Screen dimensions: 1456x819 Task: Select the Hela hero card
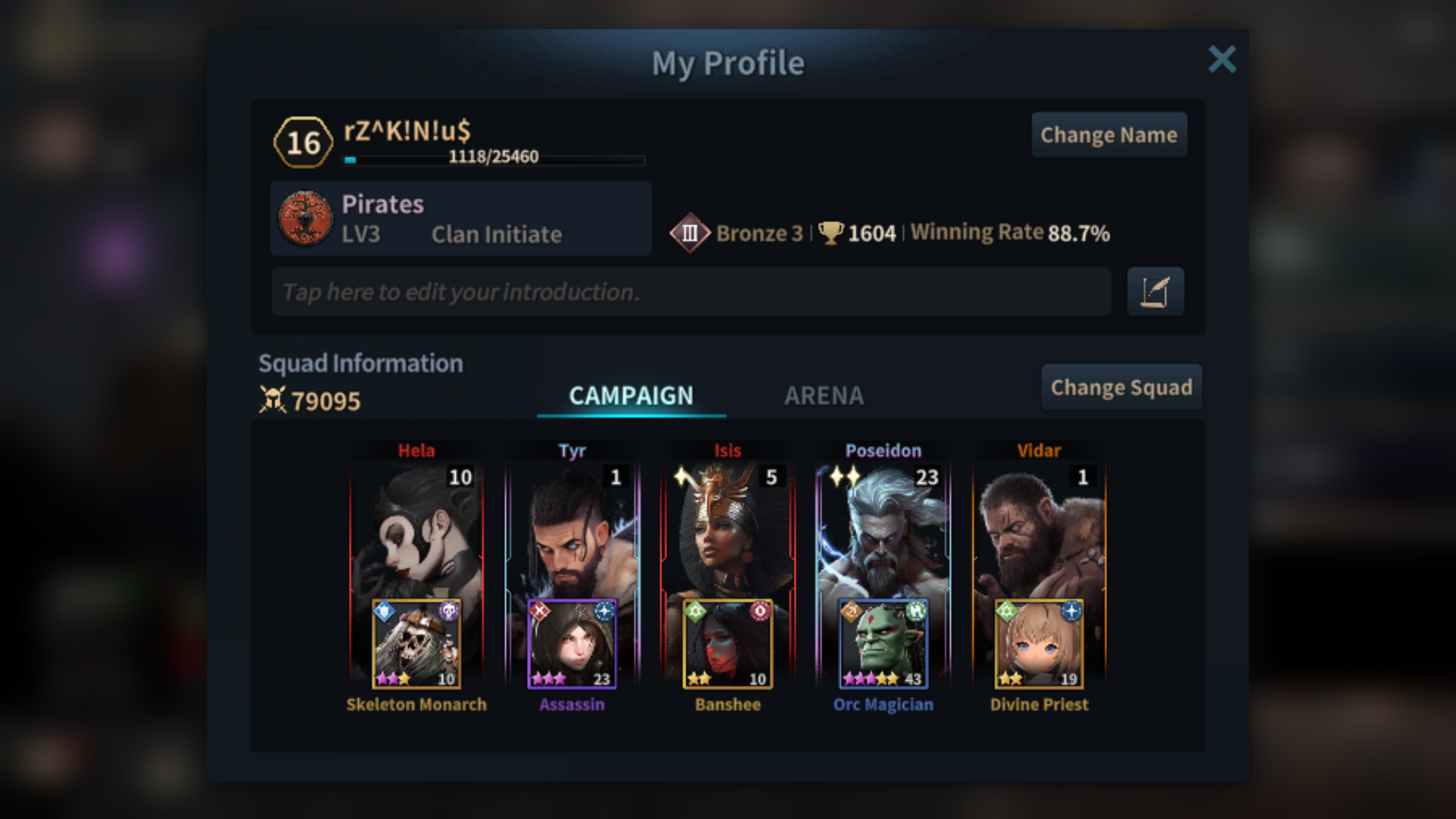(416, 531)
